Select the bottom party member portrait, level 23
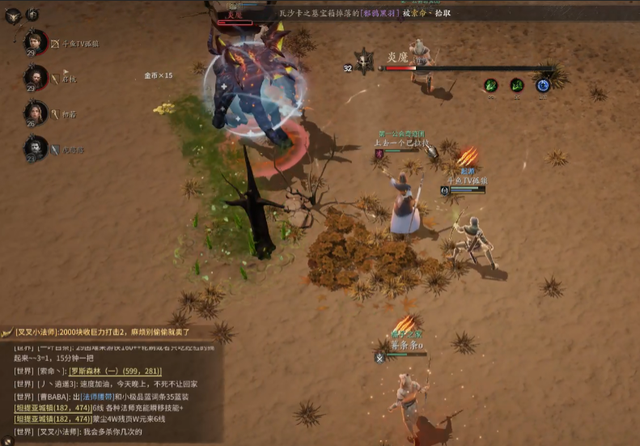Viewport: 640px width, 446px height. pyautogui.click(x=35, y=149)
